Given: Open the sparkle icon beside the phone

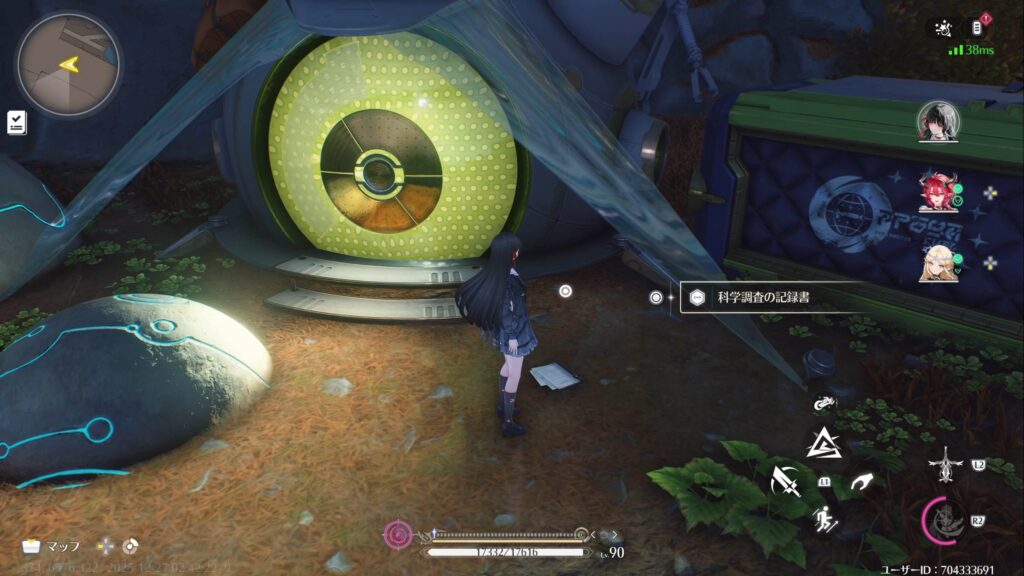Looking at the screenshot, I should coord(945,28).
